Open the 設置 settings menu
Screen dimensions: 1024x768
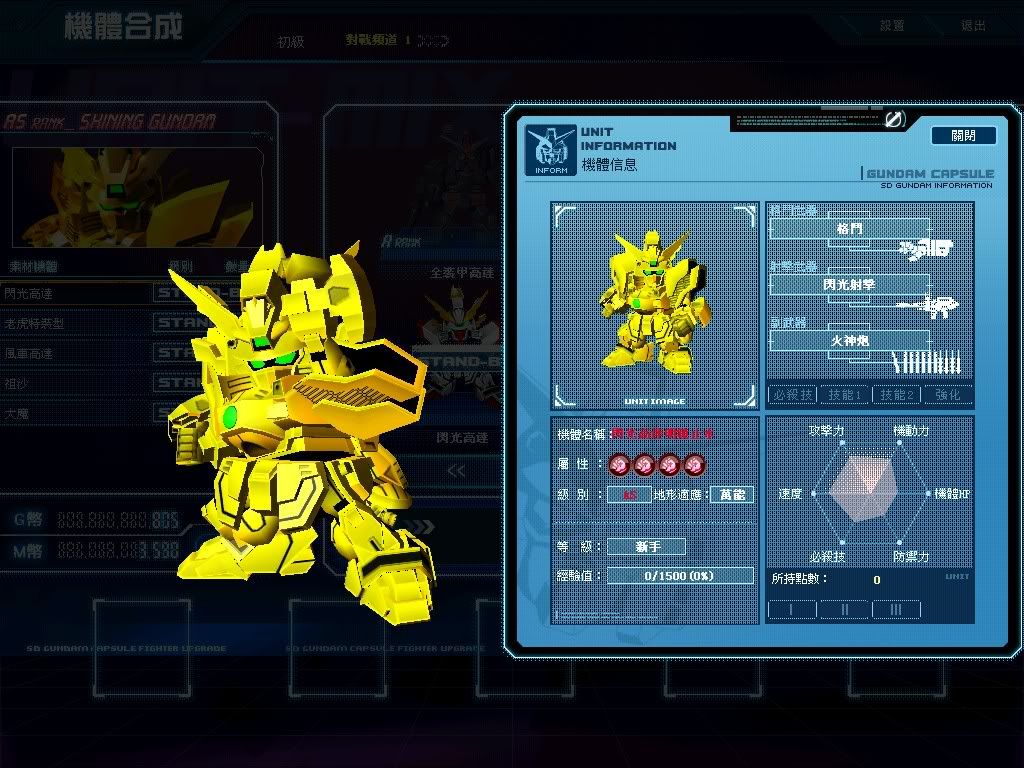click(x=892, y=26)
